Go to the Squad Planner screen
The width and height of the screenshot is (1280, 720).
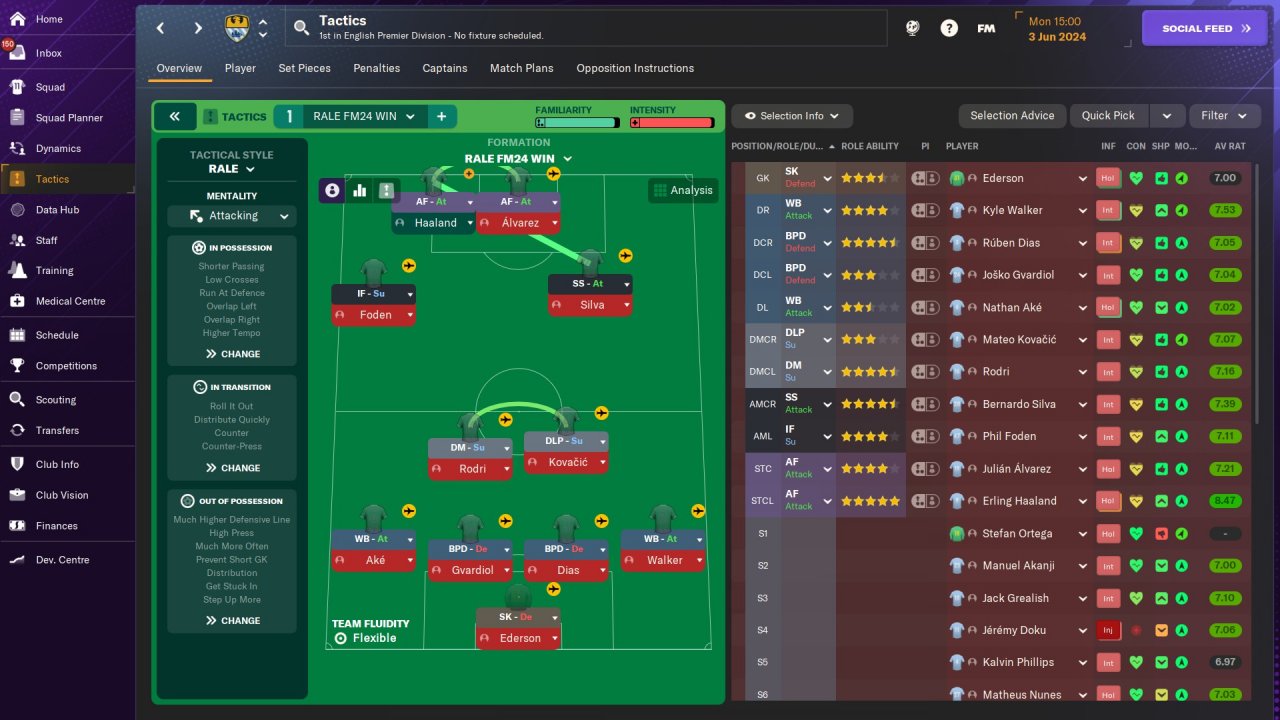(69, 118)
